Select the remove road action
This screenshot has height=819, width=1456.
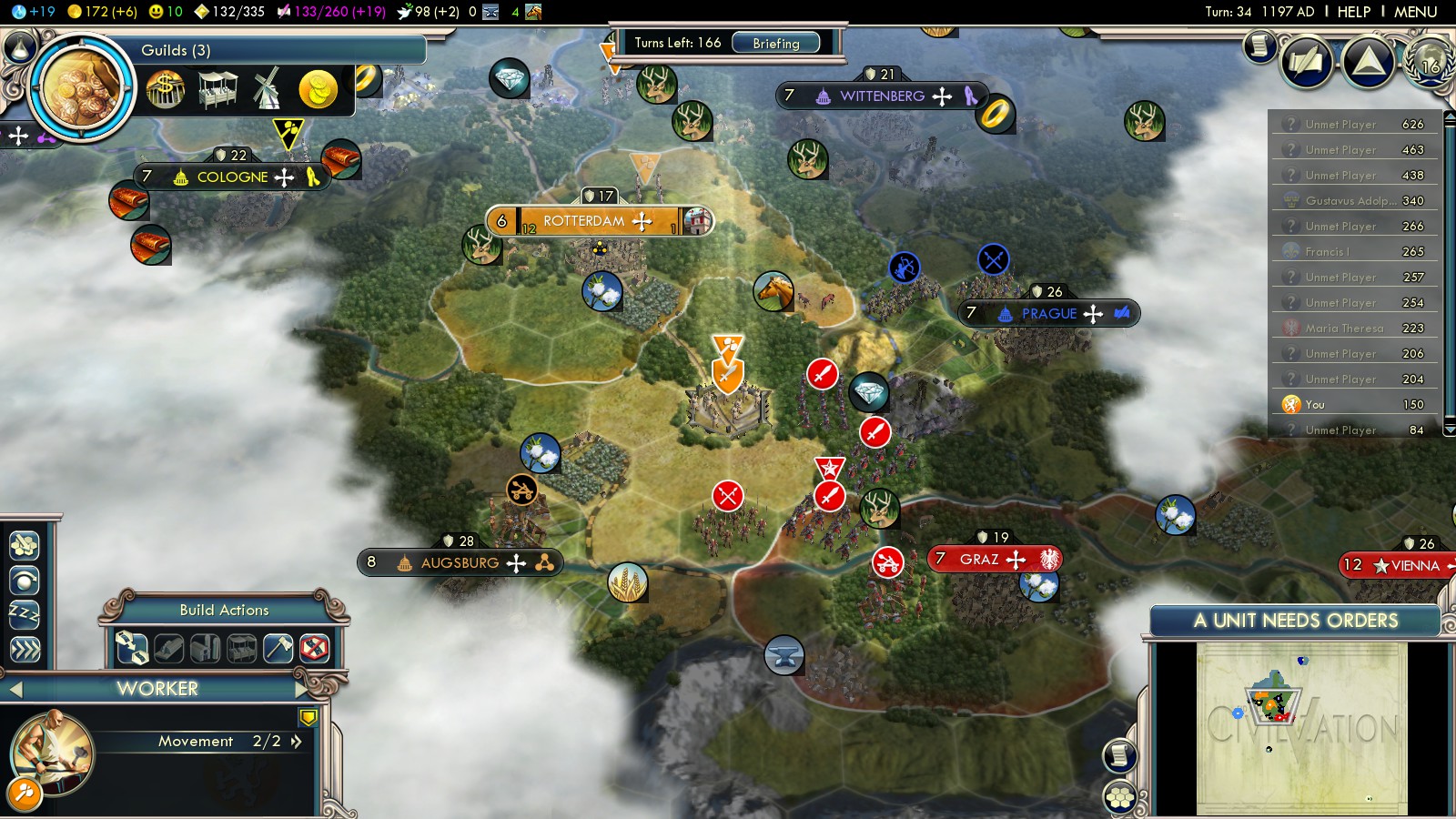tap(315, 648)
